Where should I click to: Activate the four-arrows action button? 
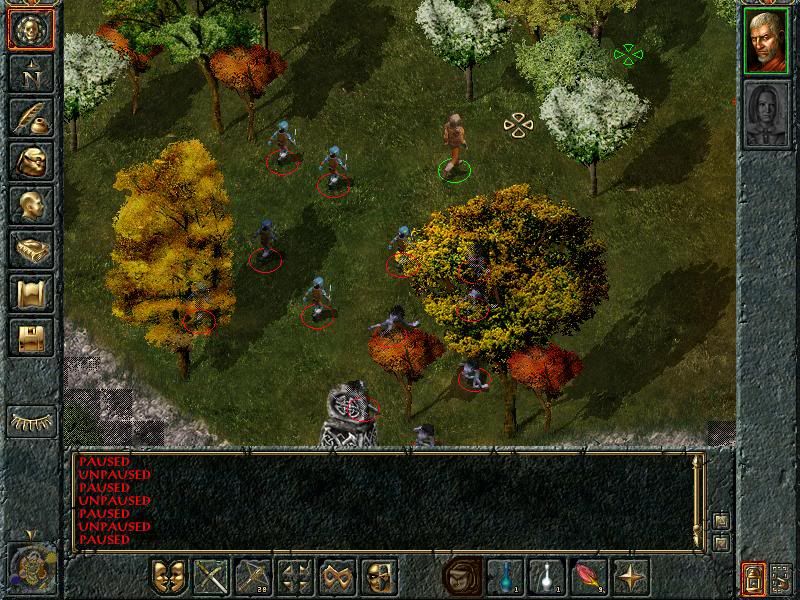[295, 577]
